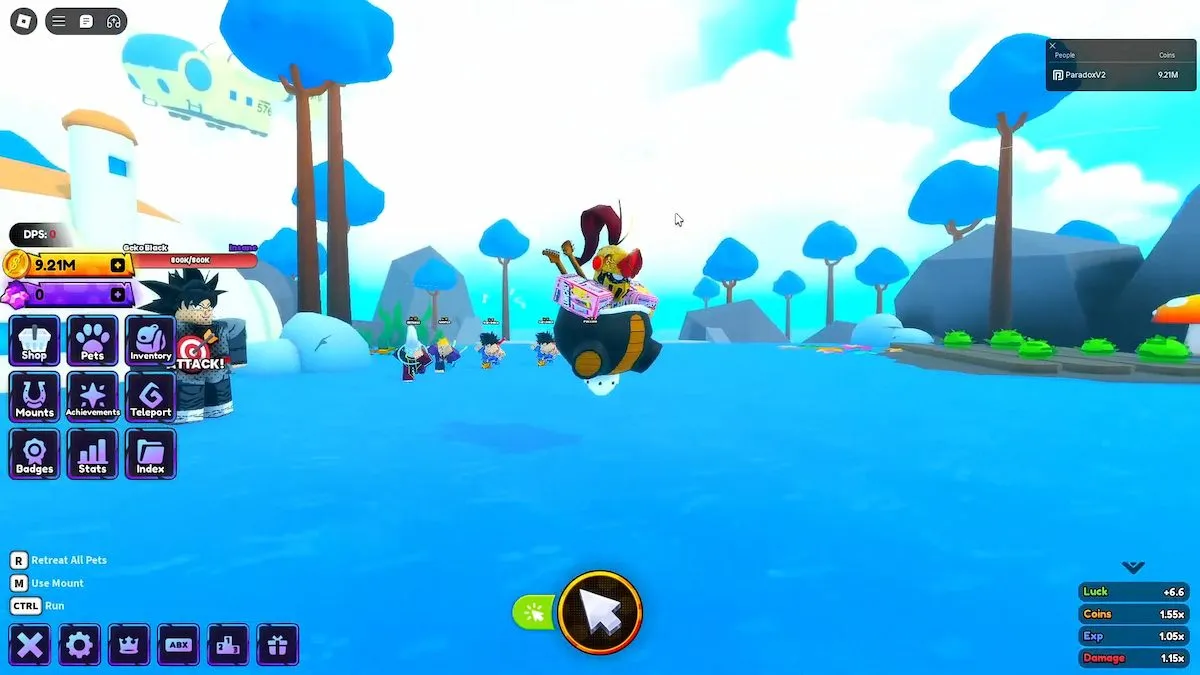Open the Inventory backpack
Image resolution: width=1200 pixels, height=675 pixels.
tap(150, 341)
